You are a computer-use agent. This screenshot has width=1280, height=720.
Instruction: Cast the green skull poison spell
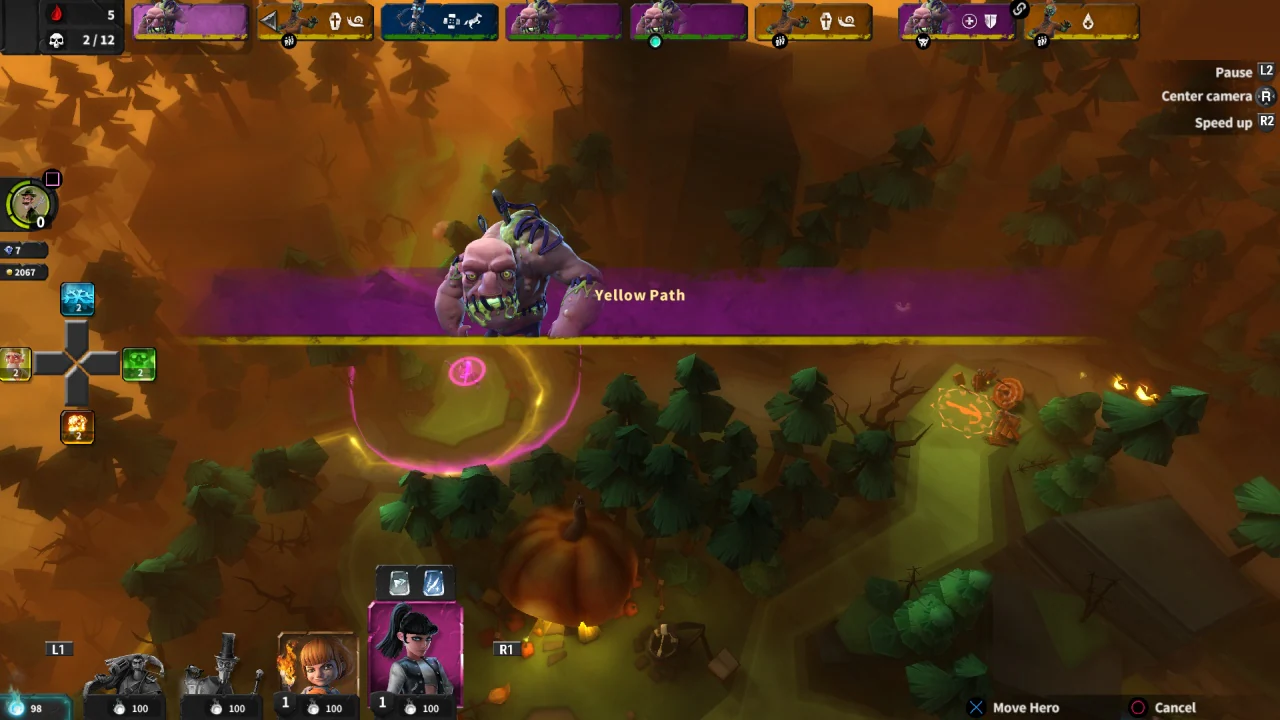(x=139, y=364)
